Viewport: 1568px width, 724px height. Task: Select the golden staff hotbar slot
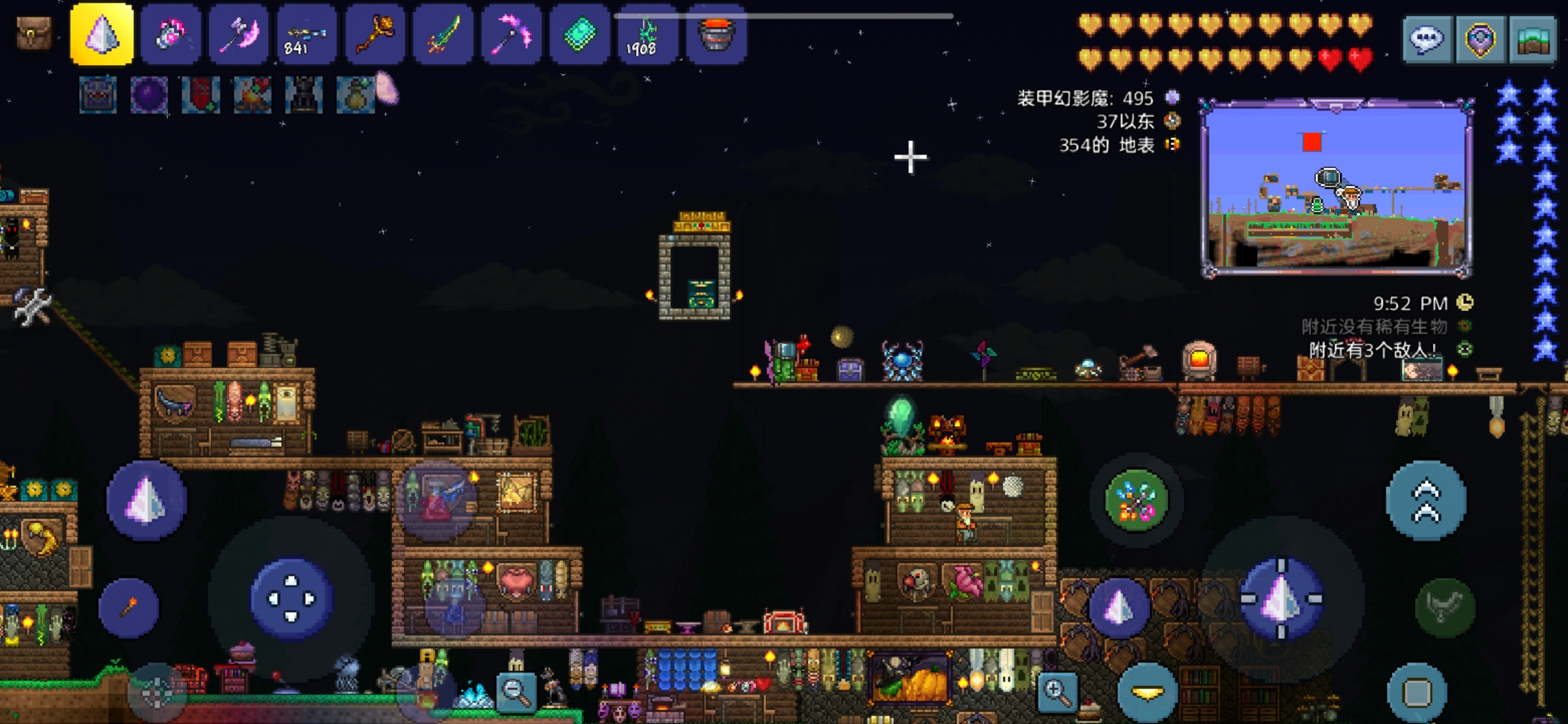tap(375, 35)
